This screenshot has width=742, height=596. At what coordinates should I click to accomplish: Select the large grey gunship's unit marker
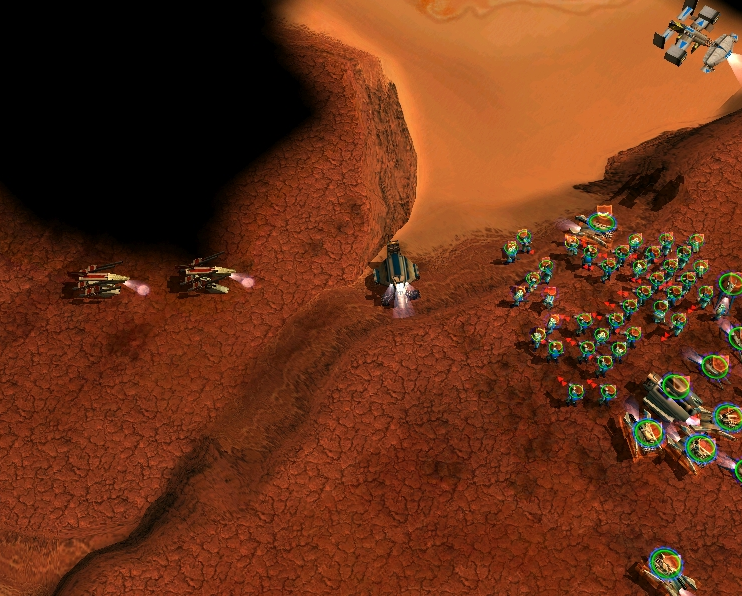click(x=677, y=386)
